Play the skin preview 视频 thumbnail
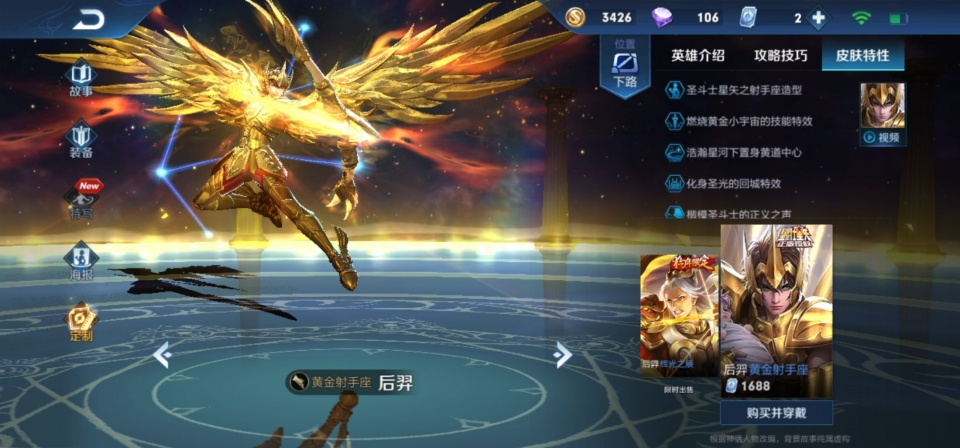The height and width of the screenshot is (448, 960). (x=882, y=113)
